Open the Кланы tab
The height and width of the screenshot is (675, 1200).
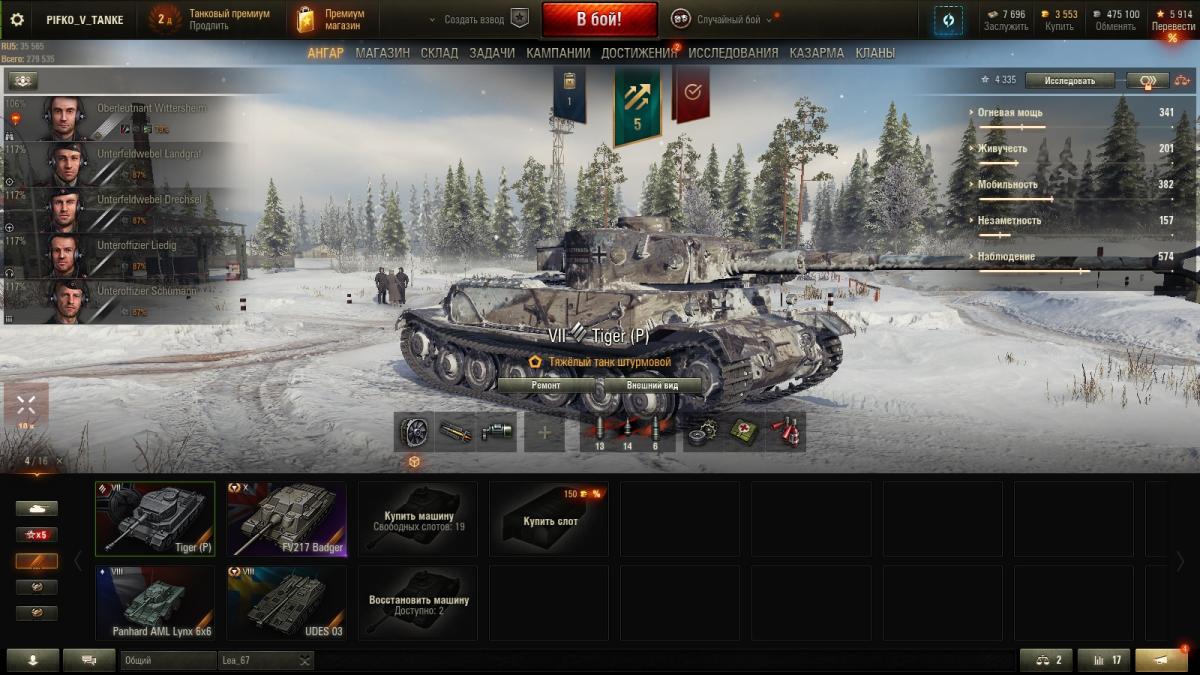[x=875, y=53]
